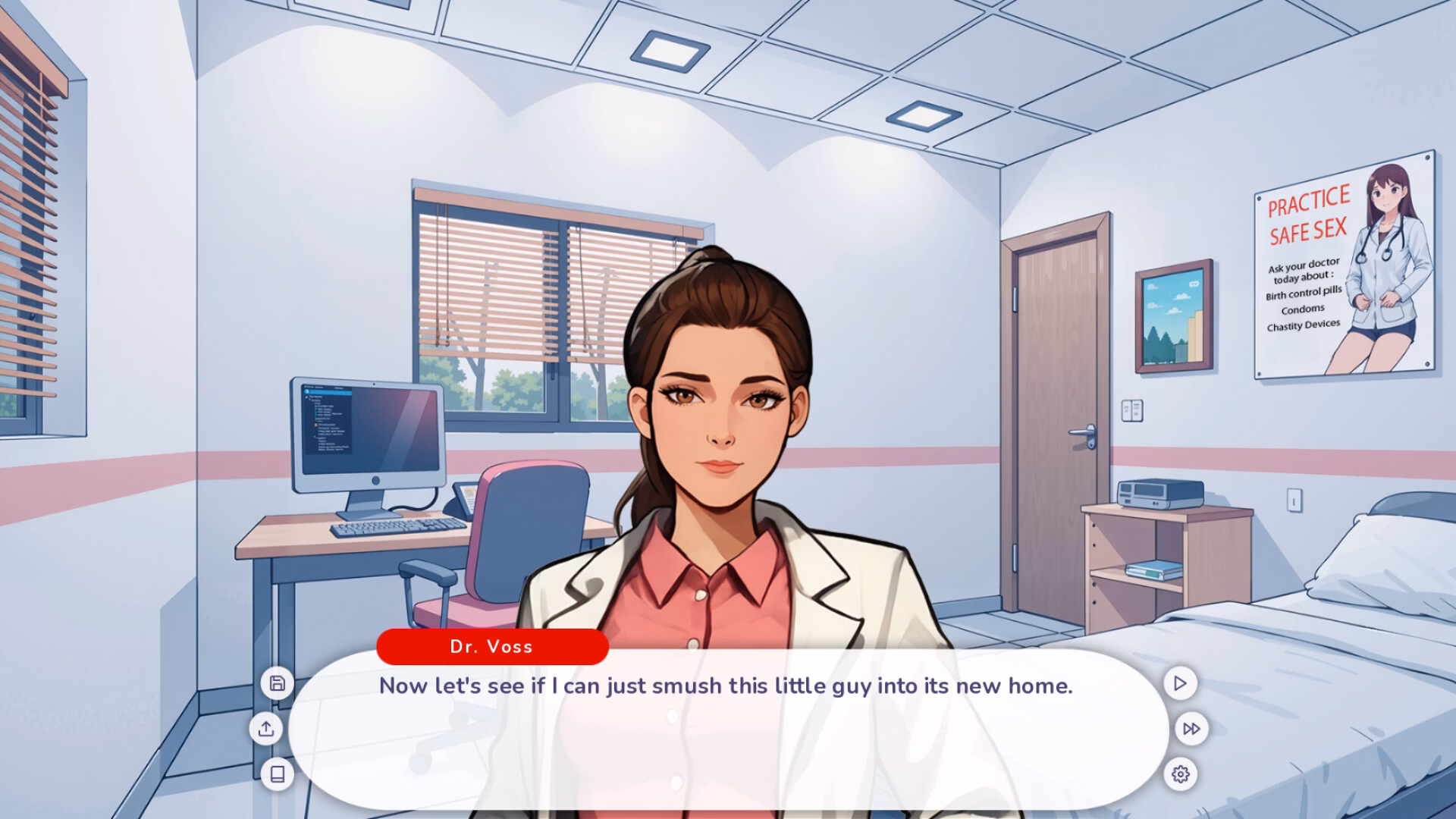Open the load menu via the upload icon
Viewport: 1456px width, 819px height.
[266, 729]
